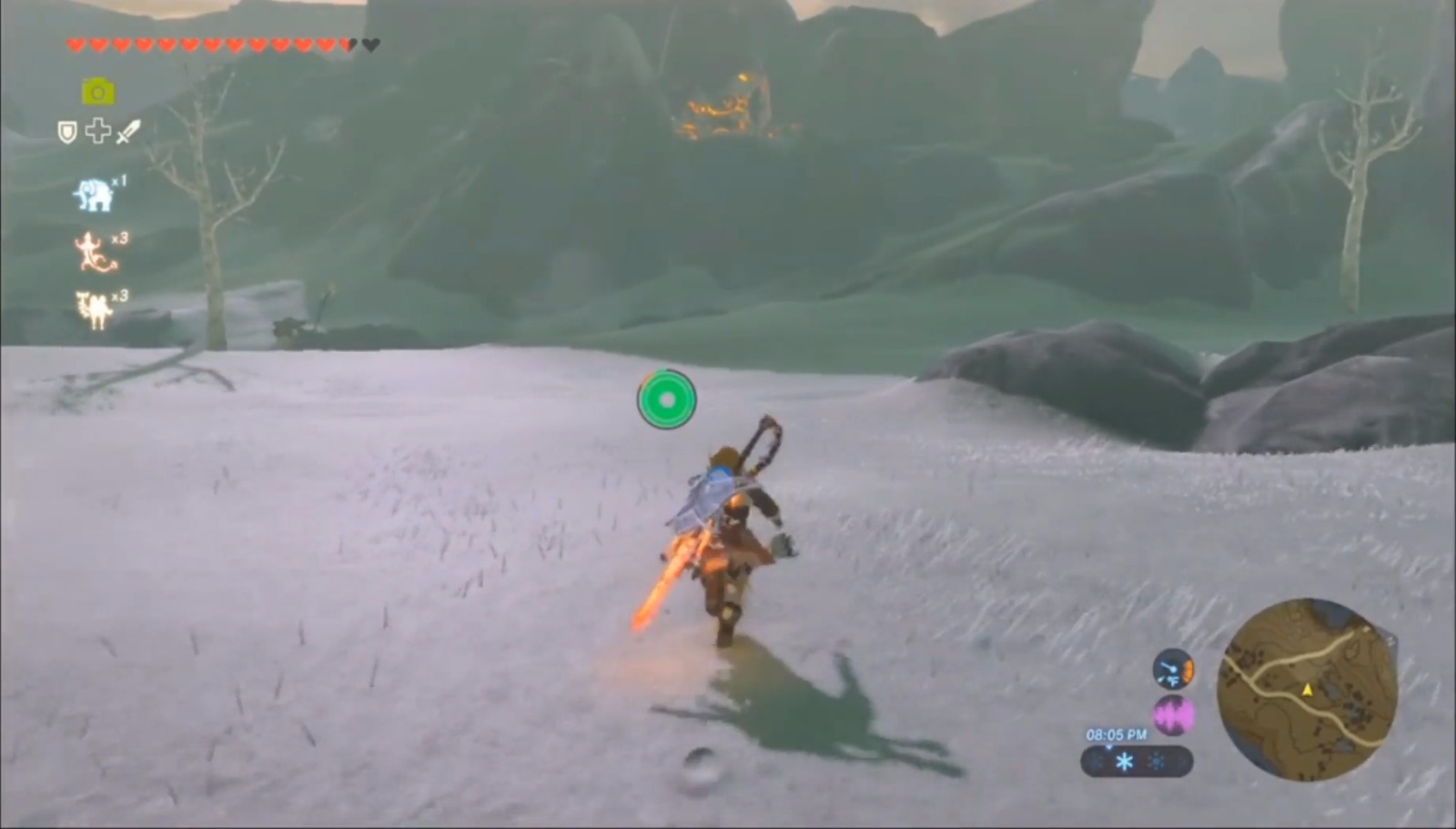Click the yellow player arrow on the minimap
1456x829 pixels.
click(x=1307, y=690)
